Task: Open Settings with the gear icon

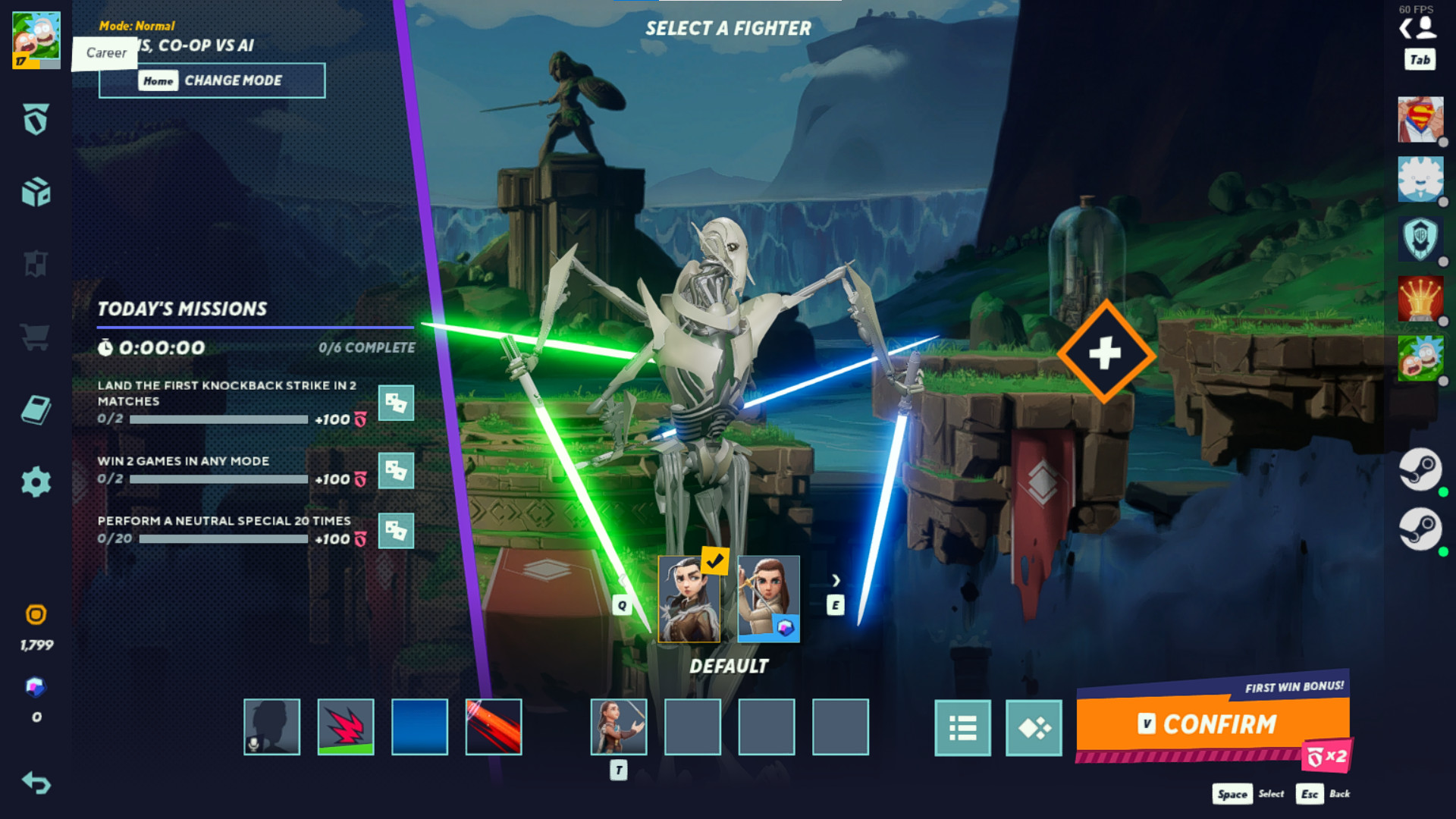Action: coord(34,481)
